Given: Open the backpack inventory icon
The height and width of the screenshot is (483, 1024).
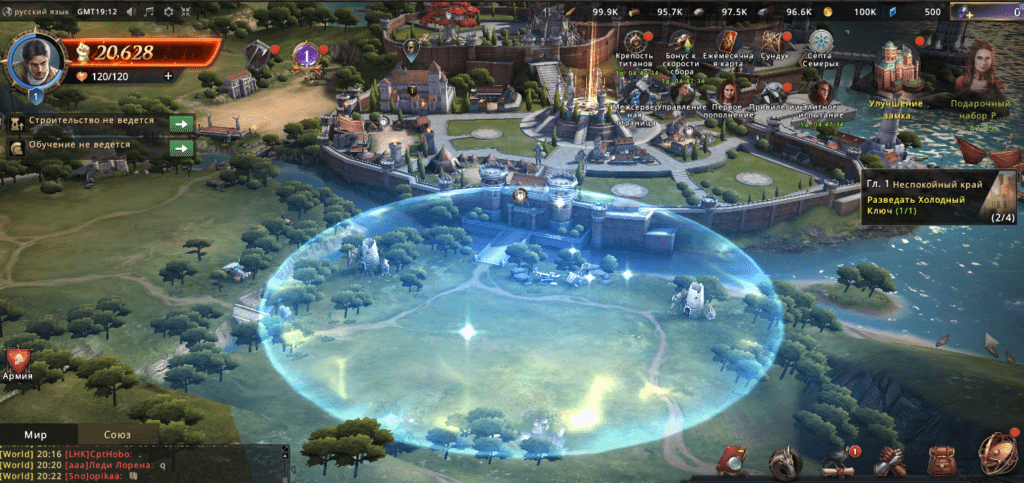Looking at the screenshot, I should (941, 462).
